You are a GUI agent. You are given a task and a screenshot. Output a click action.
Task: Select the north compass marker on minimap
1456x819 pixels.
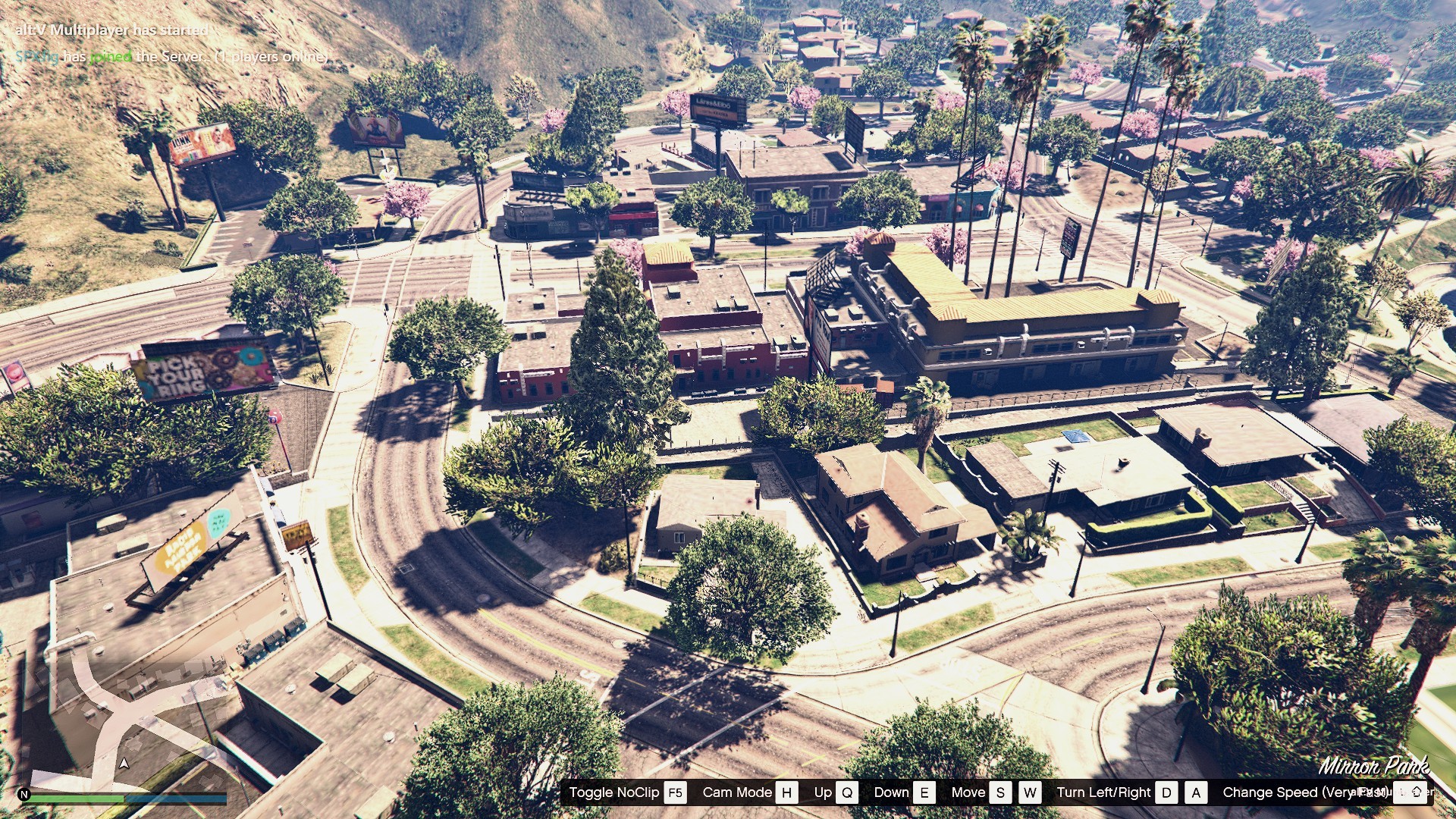(x=24, y=795)
